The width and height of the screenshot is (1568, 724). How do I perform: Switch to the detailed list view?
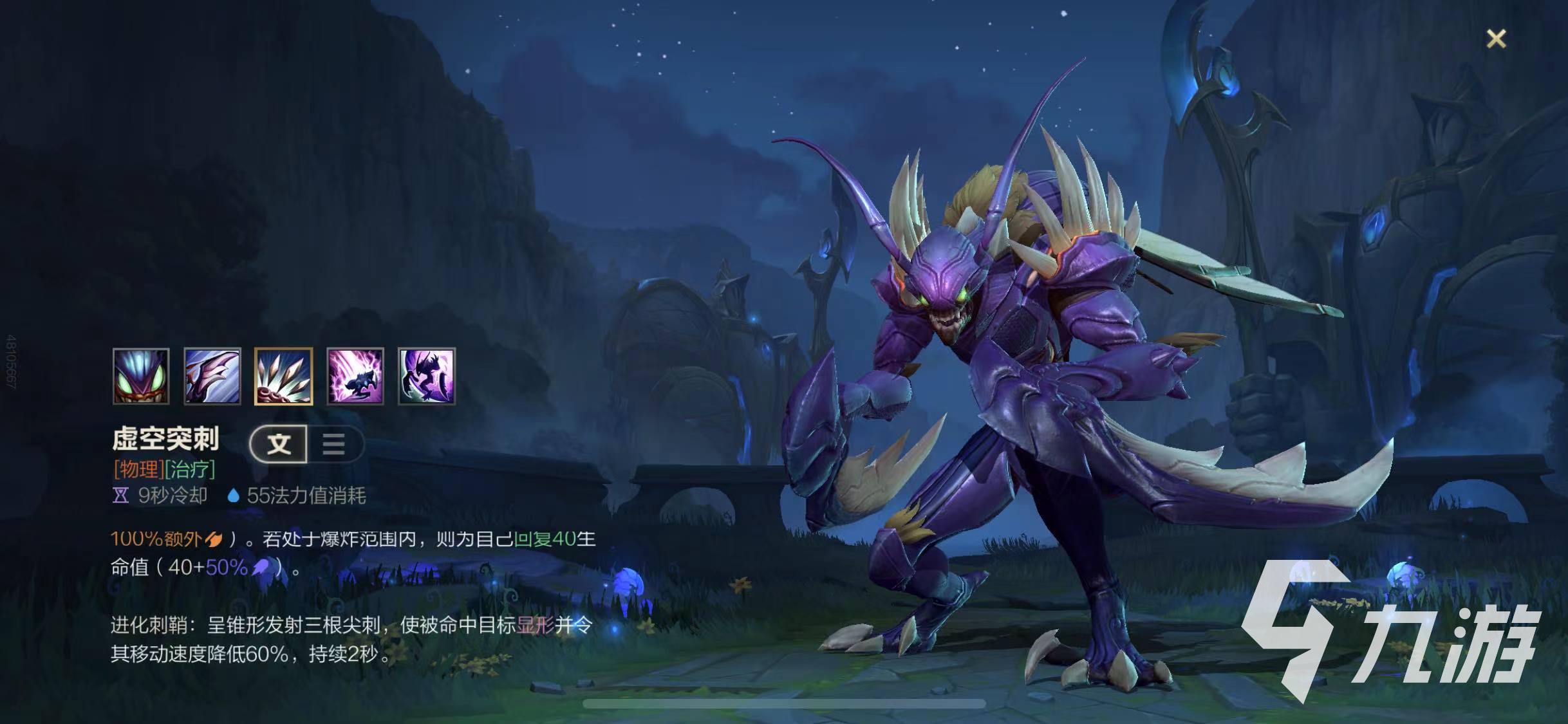point(334,443)
